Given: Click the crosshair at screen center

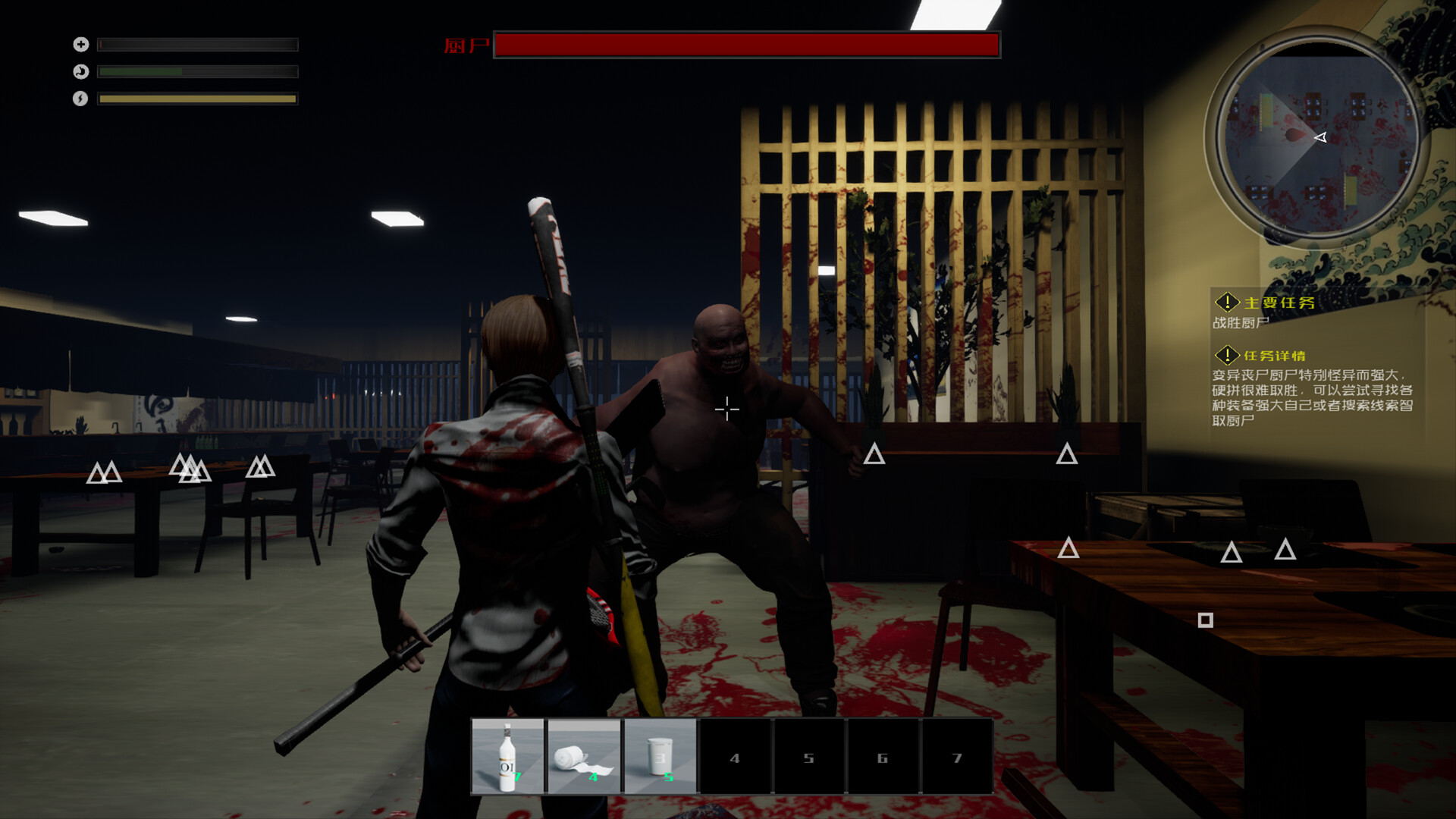Looking at the screenshot, I should [x=726, y=409].
